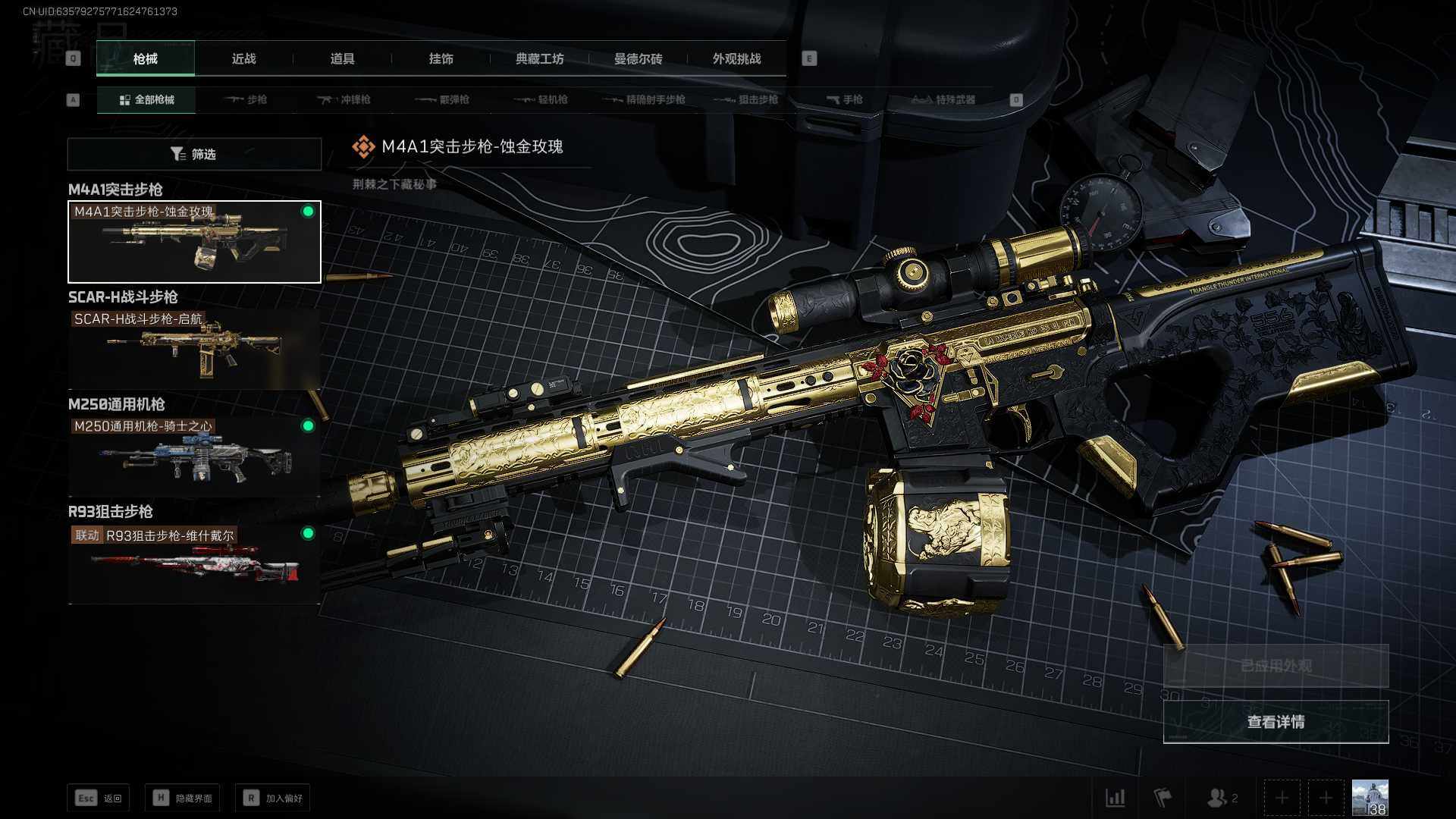1456x819 pixels.
Task: Click the player avatar portrait
Action: pyautogui.click(x=1370, y=798)
